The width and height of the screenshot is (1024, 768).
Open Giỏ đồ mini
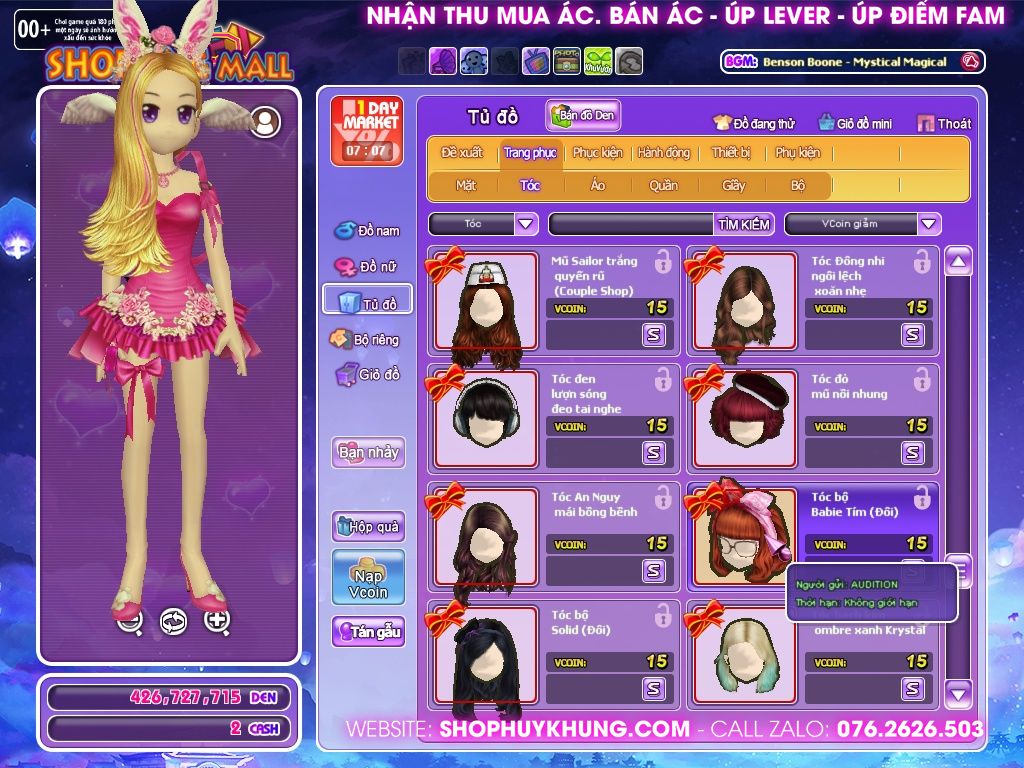[855, 123]
